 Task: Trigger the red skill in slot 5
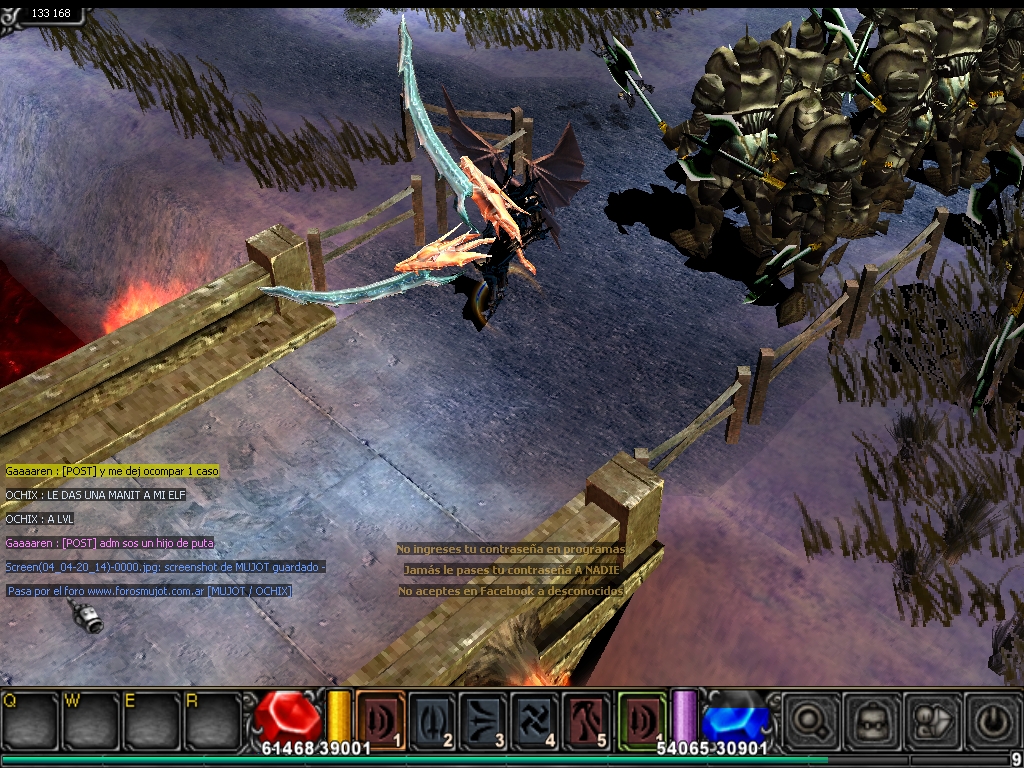(x=586, y=719)
